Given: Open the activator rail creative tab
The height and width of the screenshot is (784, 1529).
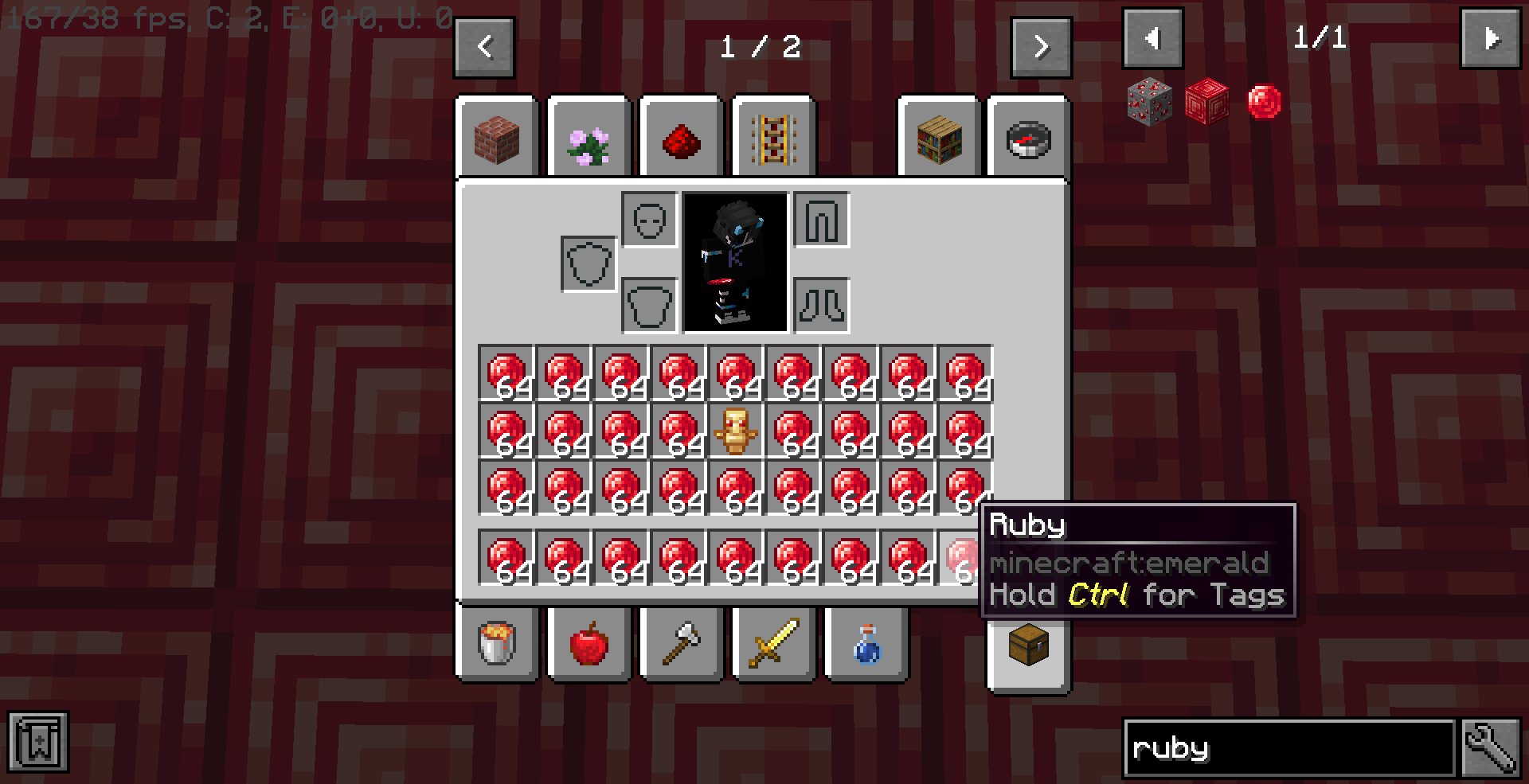Looking at the screenshot, I should coord(772,137).
